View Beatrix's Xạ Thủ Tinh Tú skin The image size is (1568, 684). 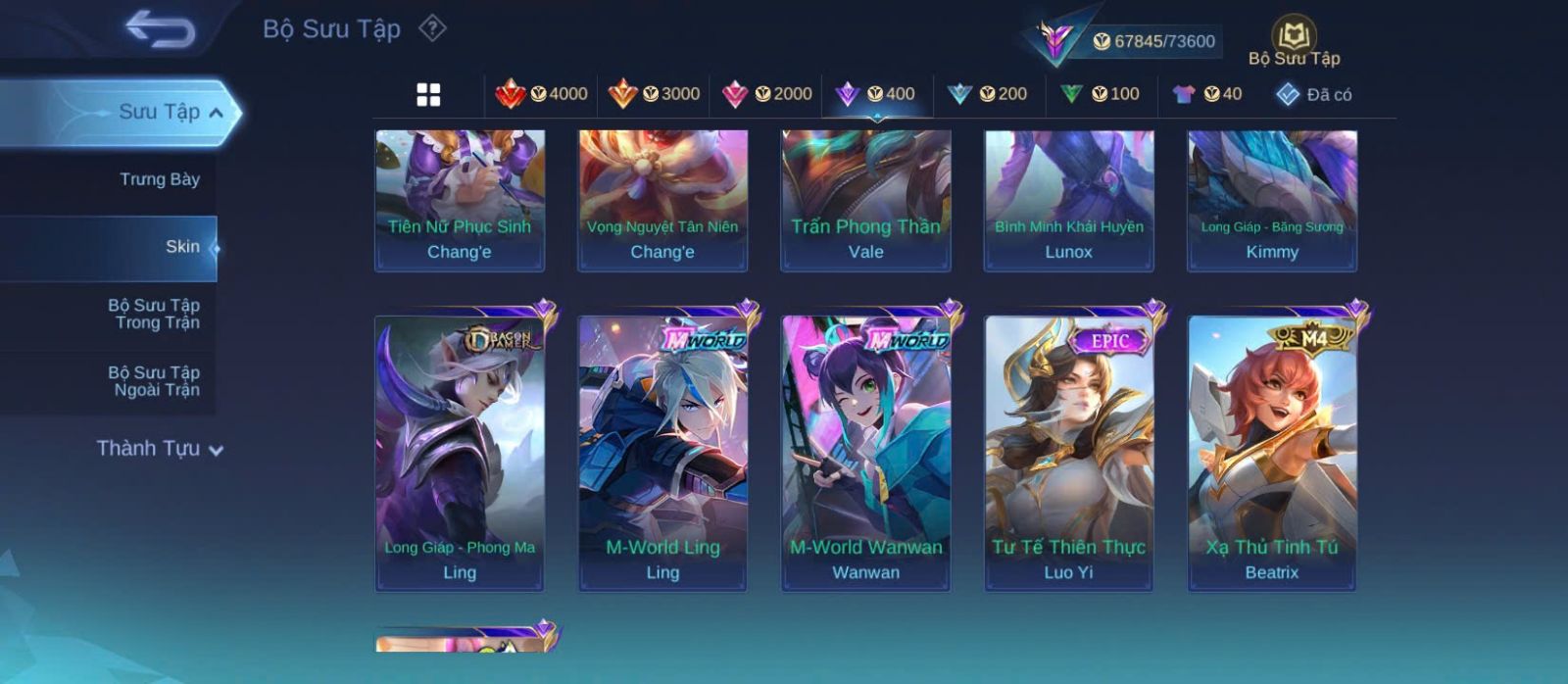(x=1272, y=453)
